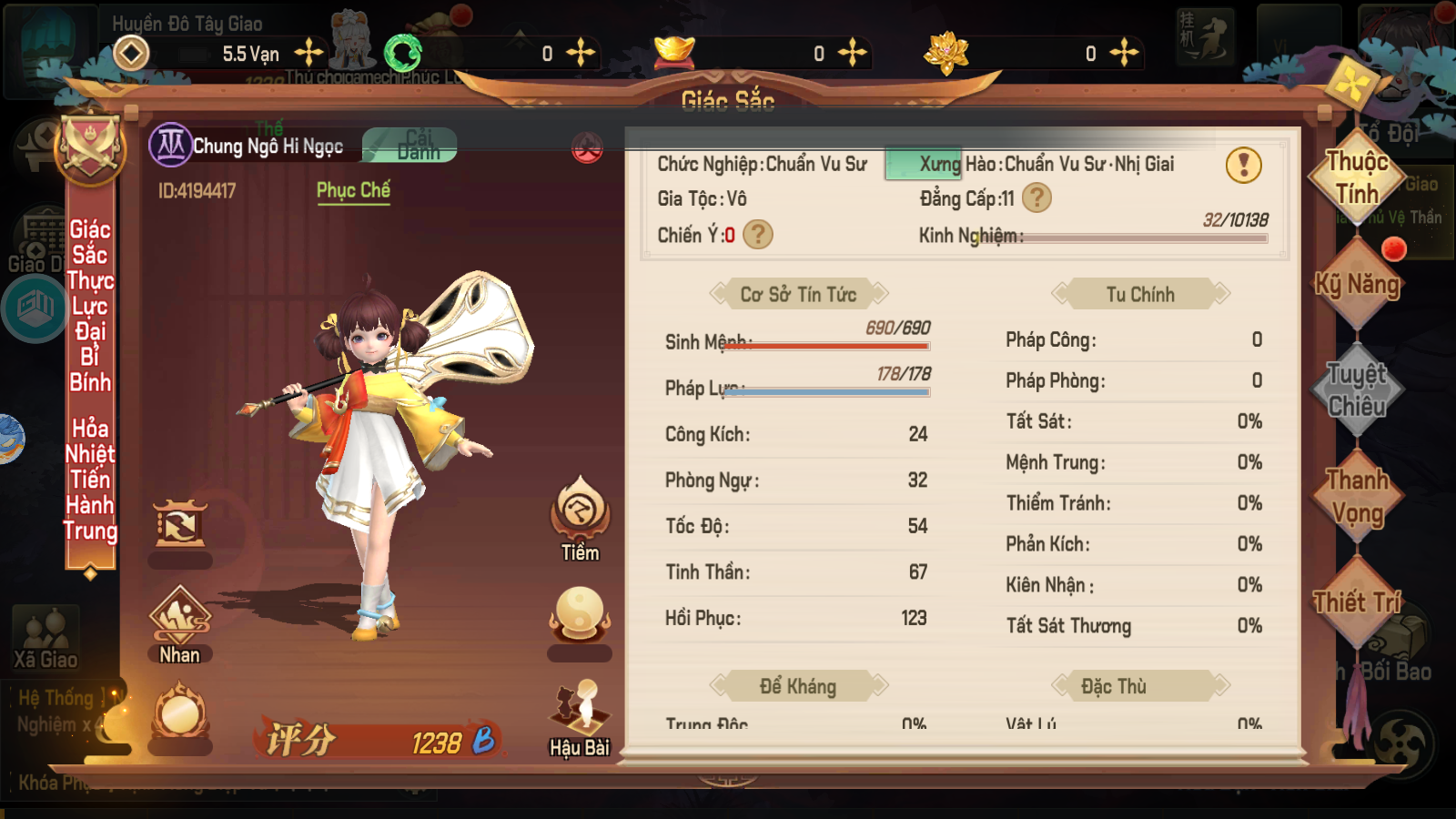Click the exclamation info icon by title
The image size is (1456, 819).
(x=1243, y=165)
